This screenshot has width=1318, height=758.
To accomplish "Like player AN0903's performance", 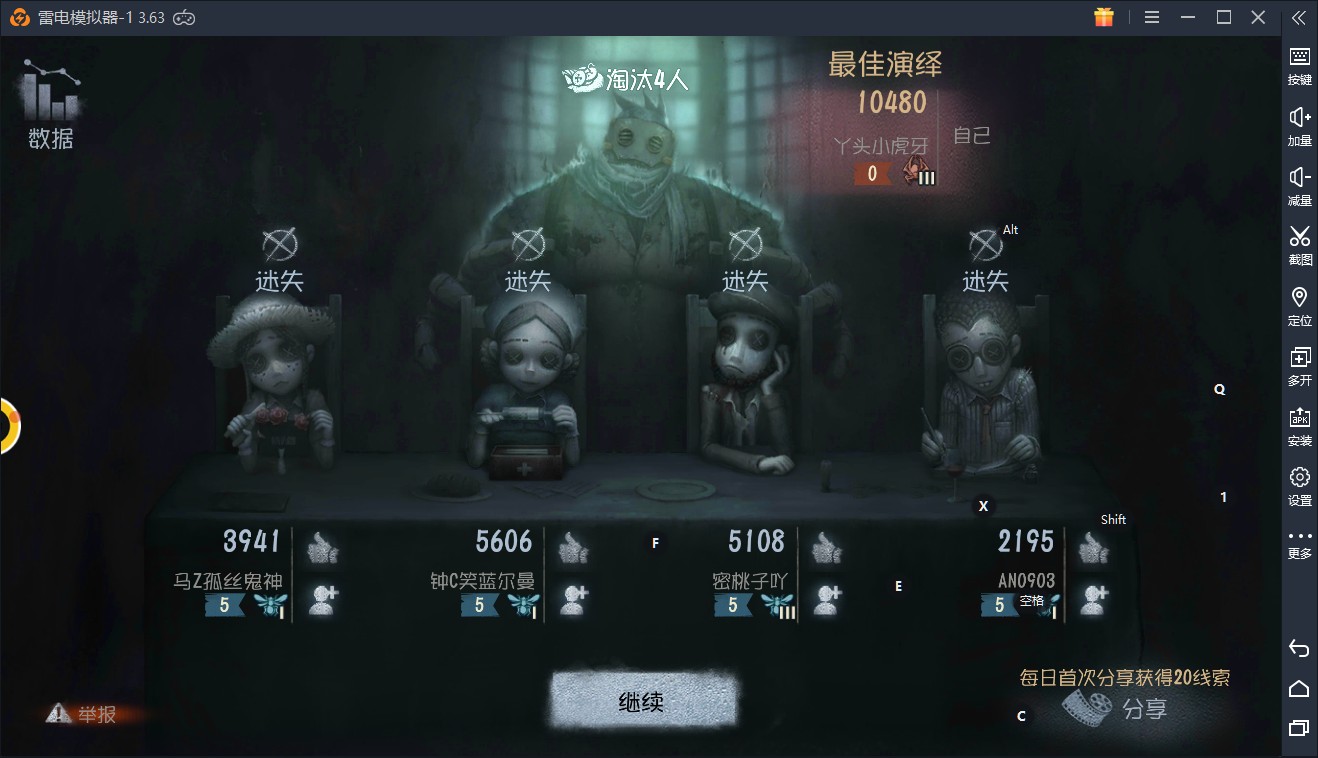I will pyautogui.click(x=1093, y=546).
